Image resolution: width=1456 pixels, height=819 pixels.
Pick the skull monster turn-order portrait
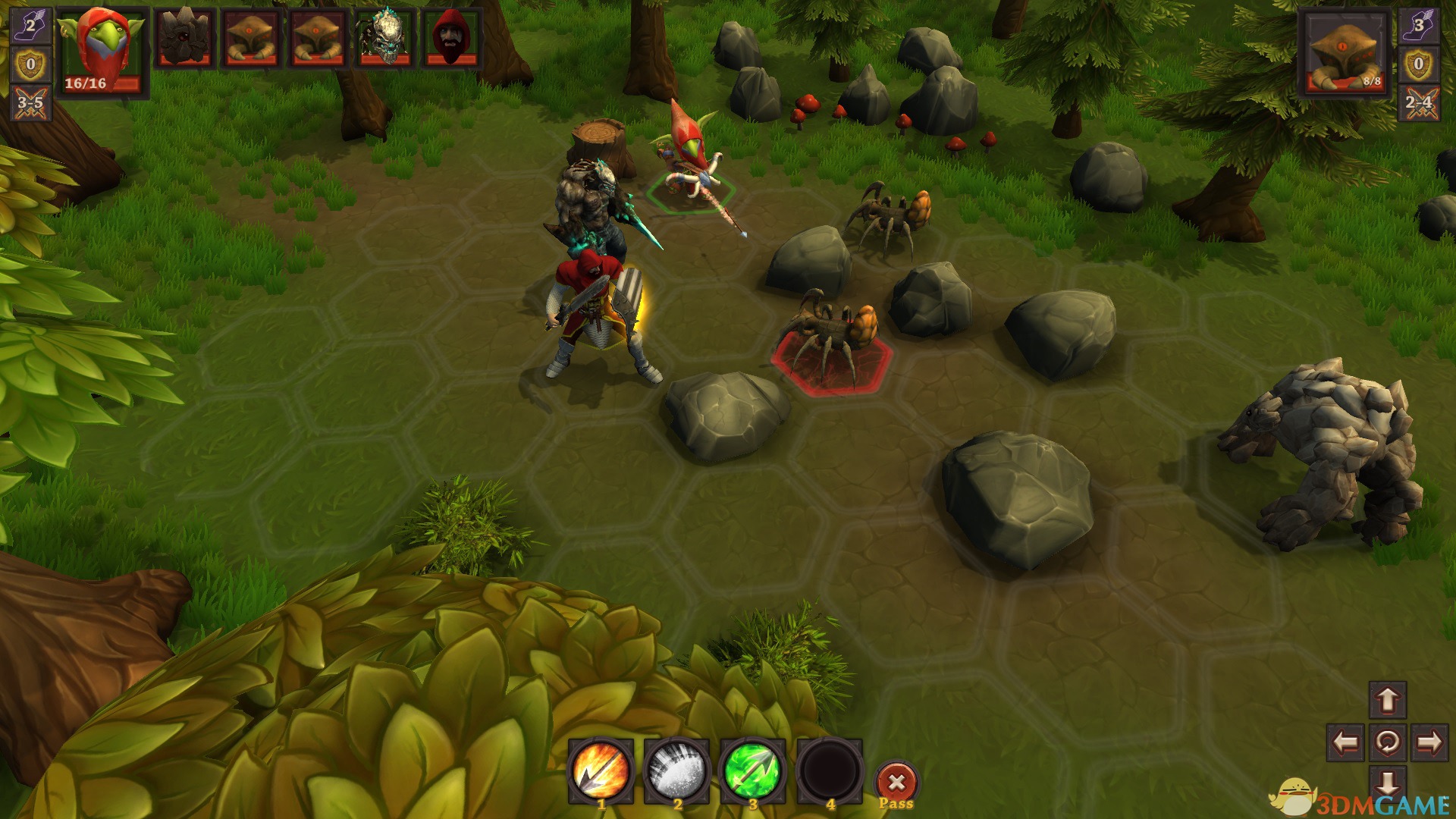point(384,38)
